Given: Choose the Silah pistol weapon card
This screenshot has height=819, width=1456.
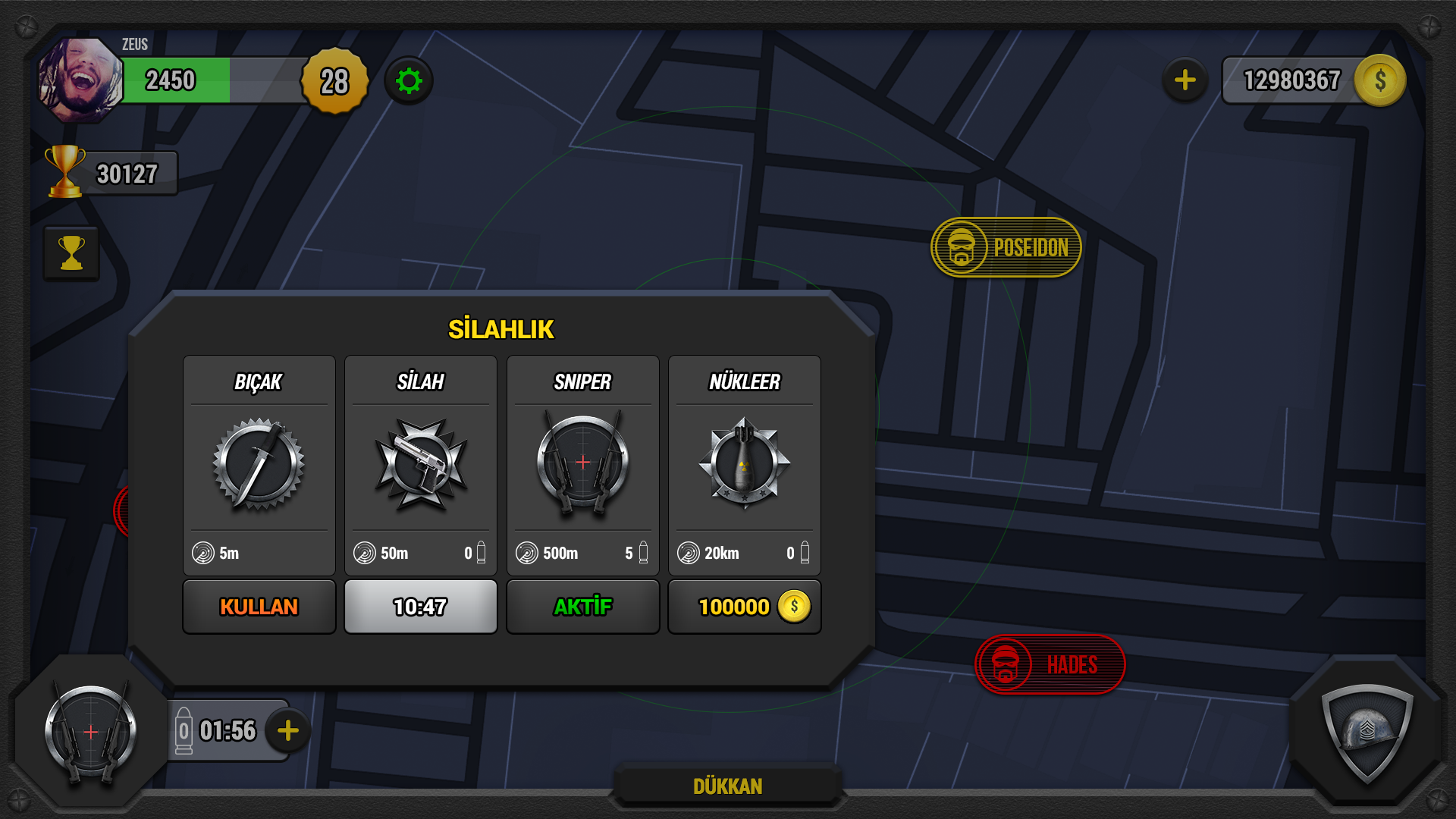Looking at the screenshot, I should [421, 464].
